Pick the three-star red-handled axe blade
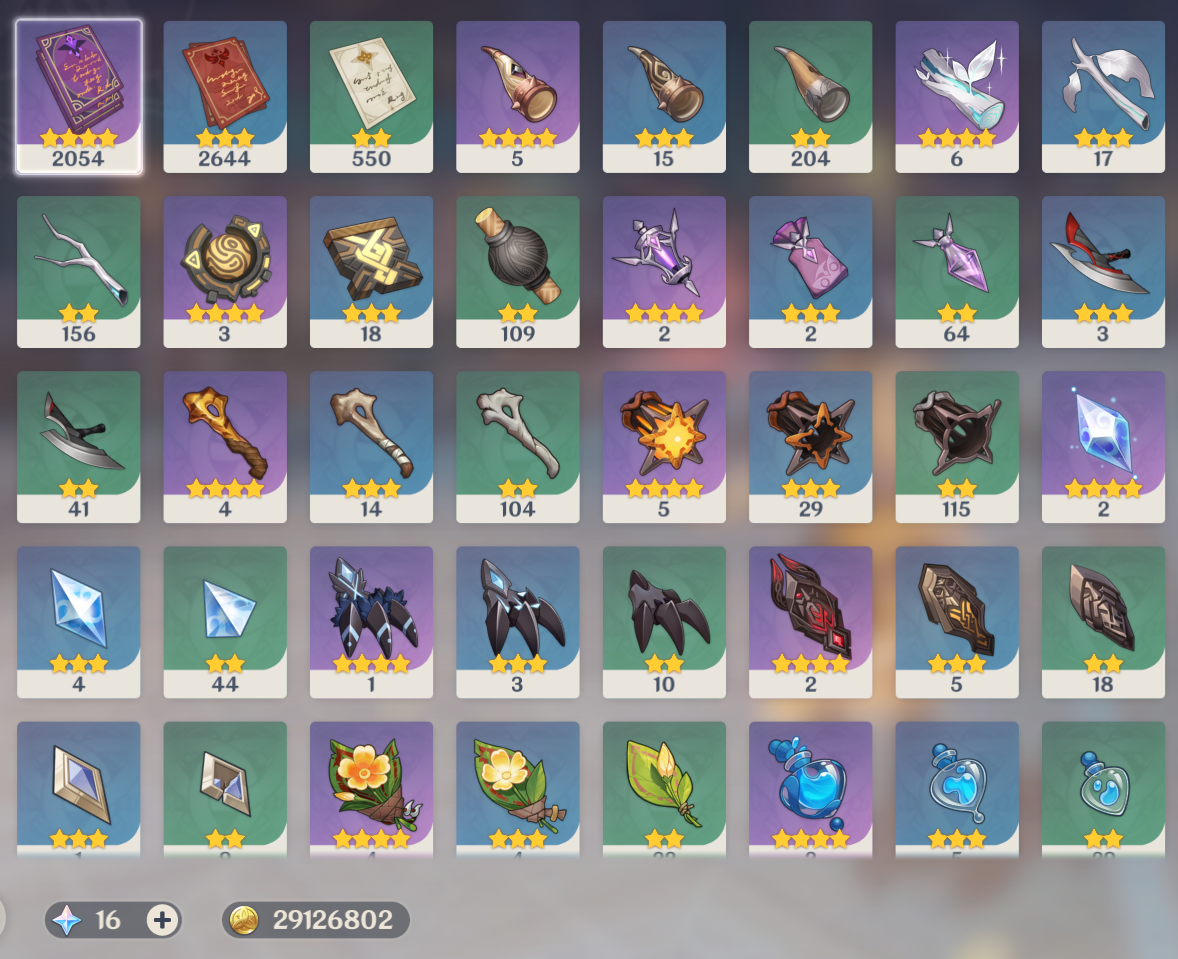 coord(1103,269)
